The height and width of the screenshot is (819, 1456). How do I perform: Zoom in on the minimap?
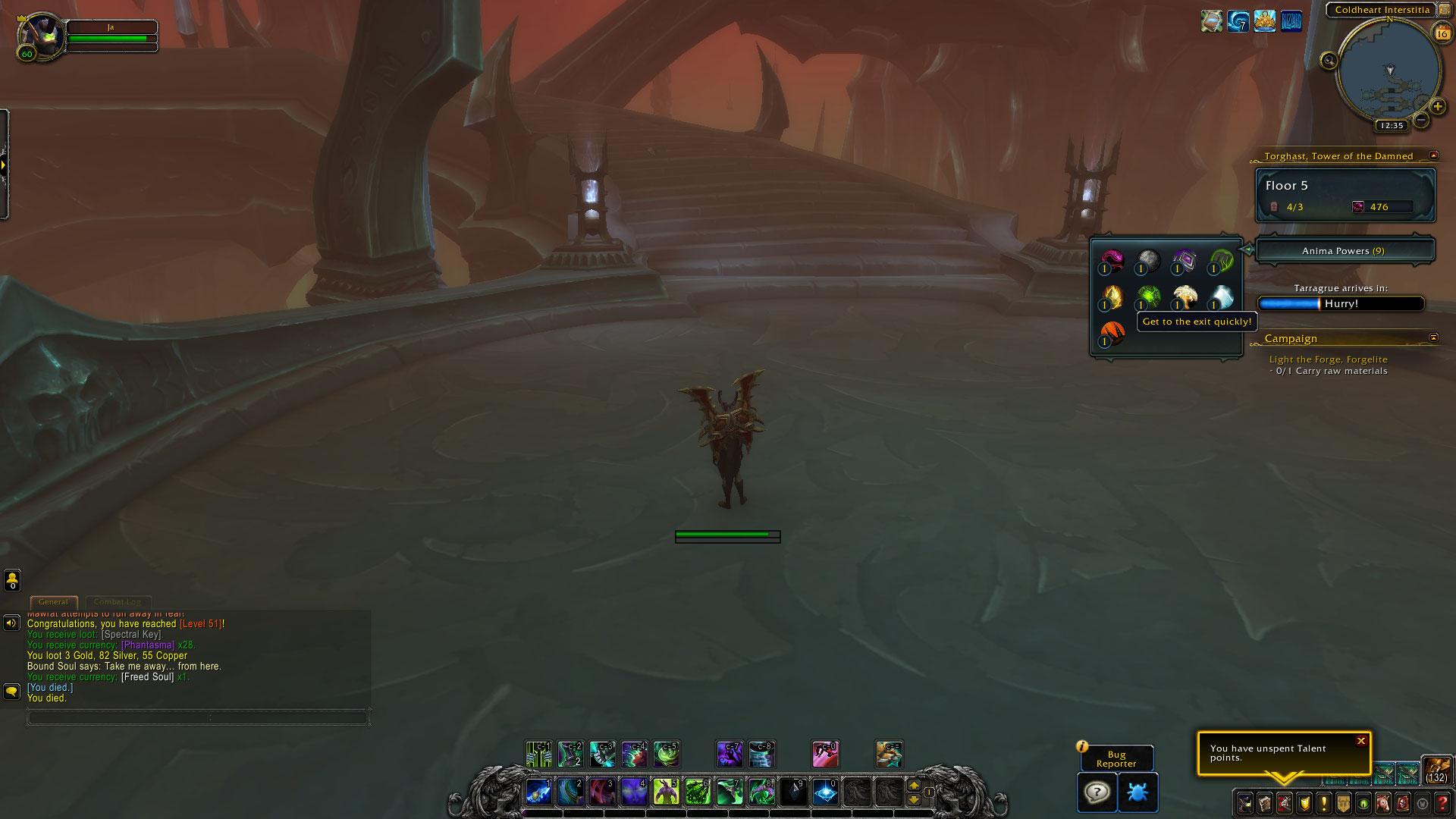1437,107
